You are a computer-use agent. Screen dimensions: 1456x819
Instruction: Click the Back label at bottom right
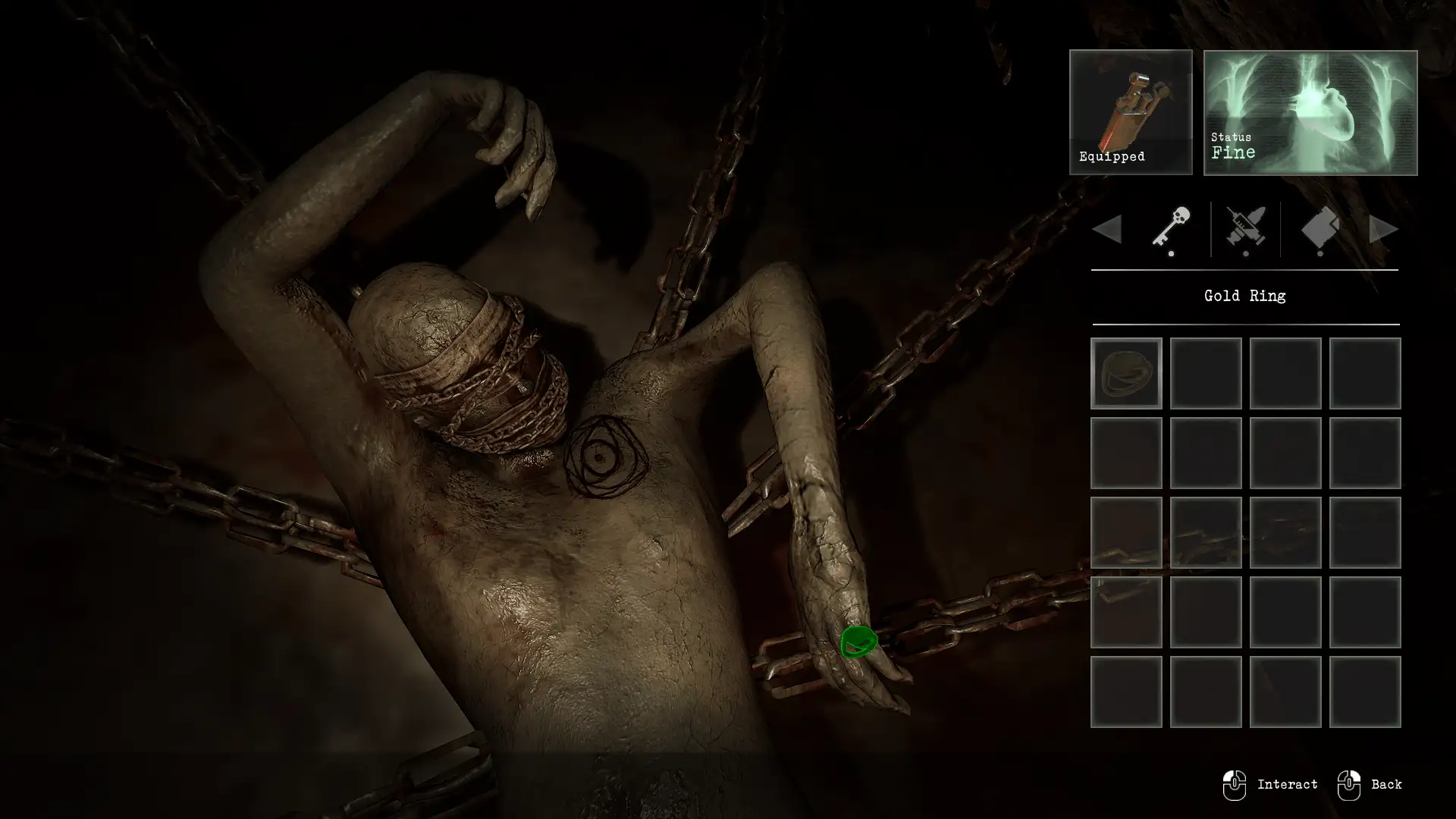click(x=1385, y=784)
